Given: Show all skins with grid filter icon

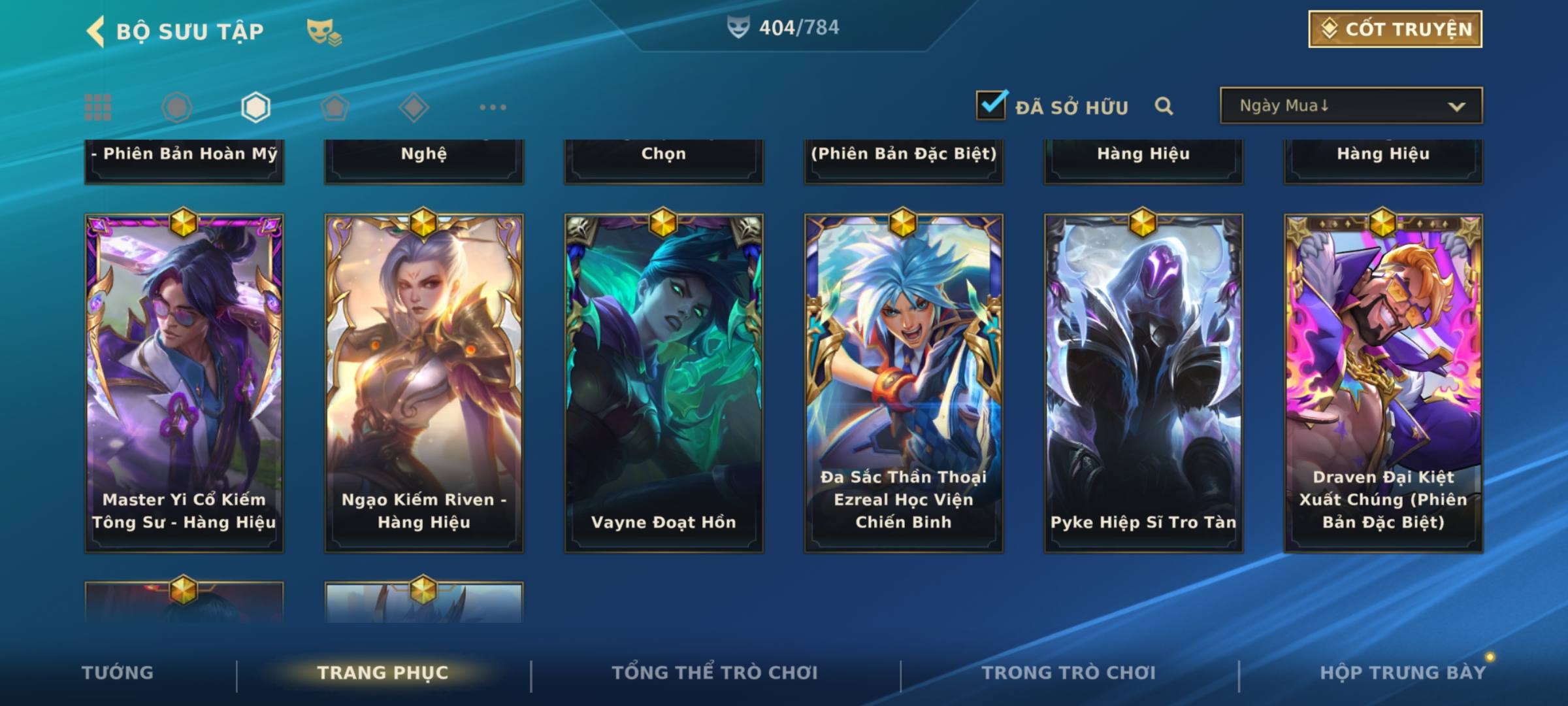Looking at the screenshot, I should (x=98, y=107).
